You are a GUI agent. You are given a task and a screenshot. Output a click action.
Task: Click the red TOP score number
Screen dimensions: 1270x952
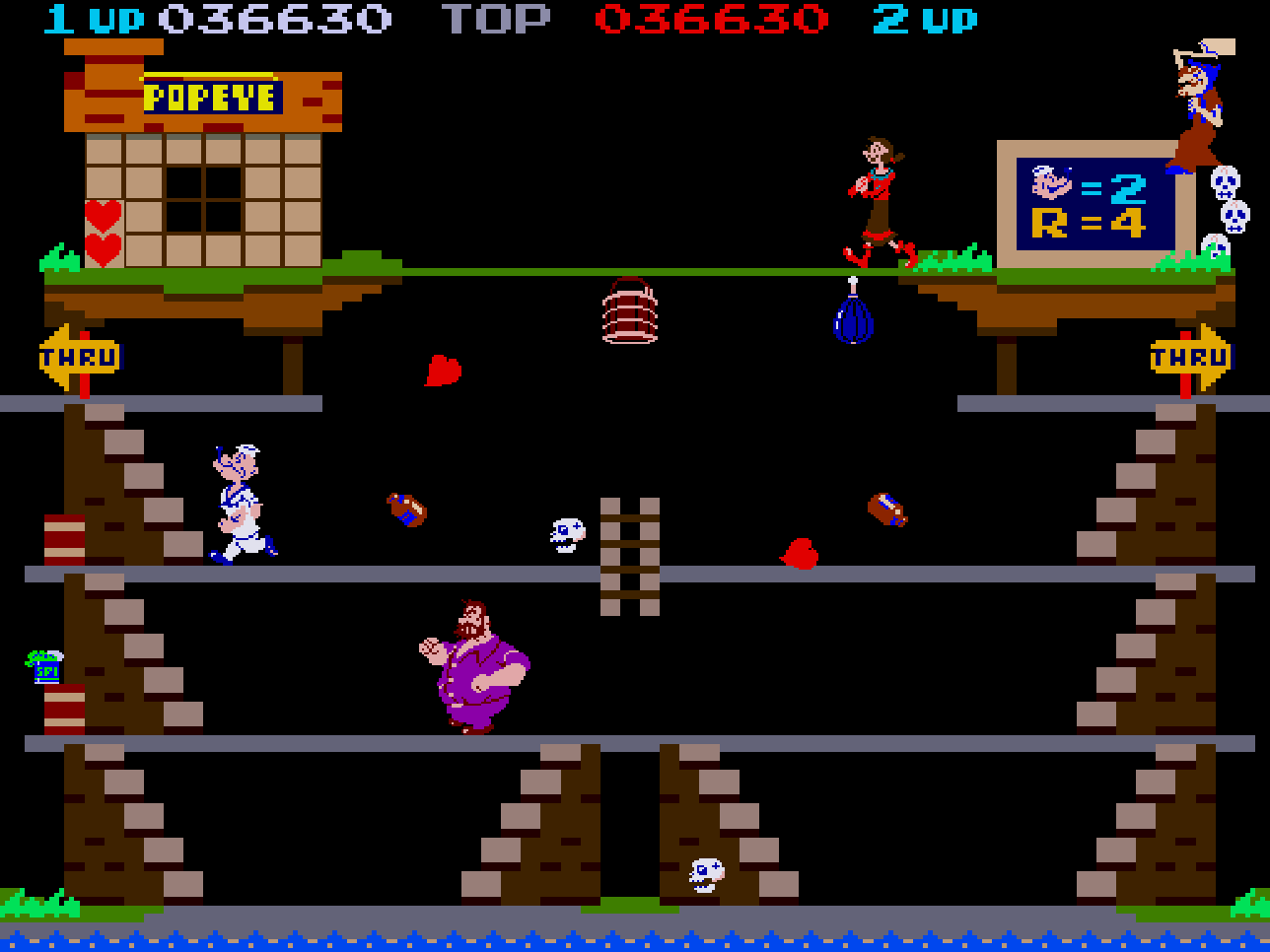click(x=712, y=17)
